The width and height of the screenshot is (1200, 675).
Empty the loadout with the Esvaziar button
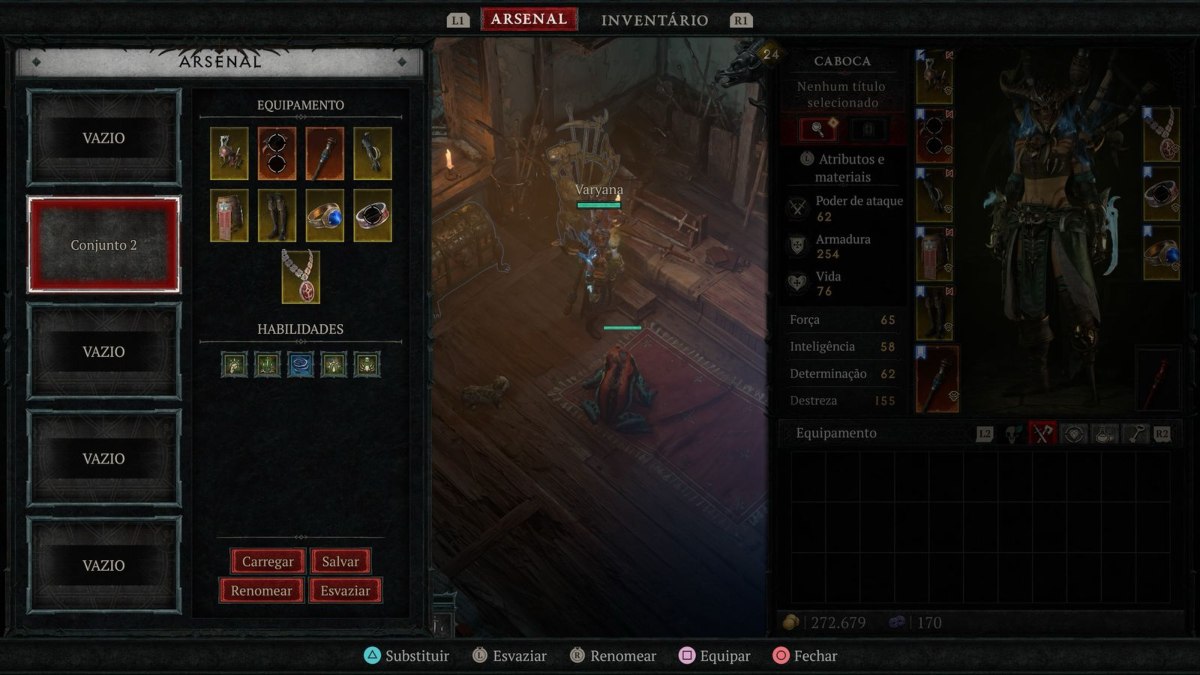tap(345, 590)
